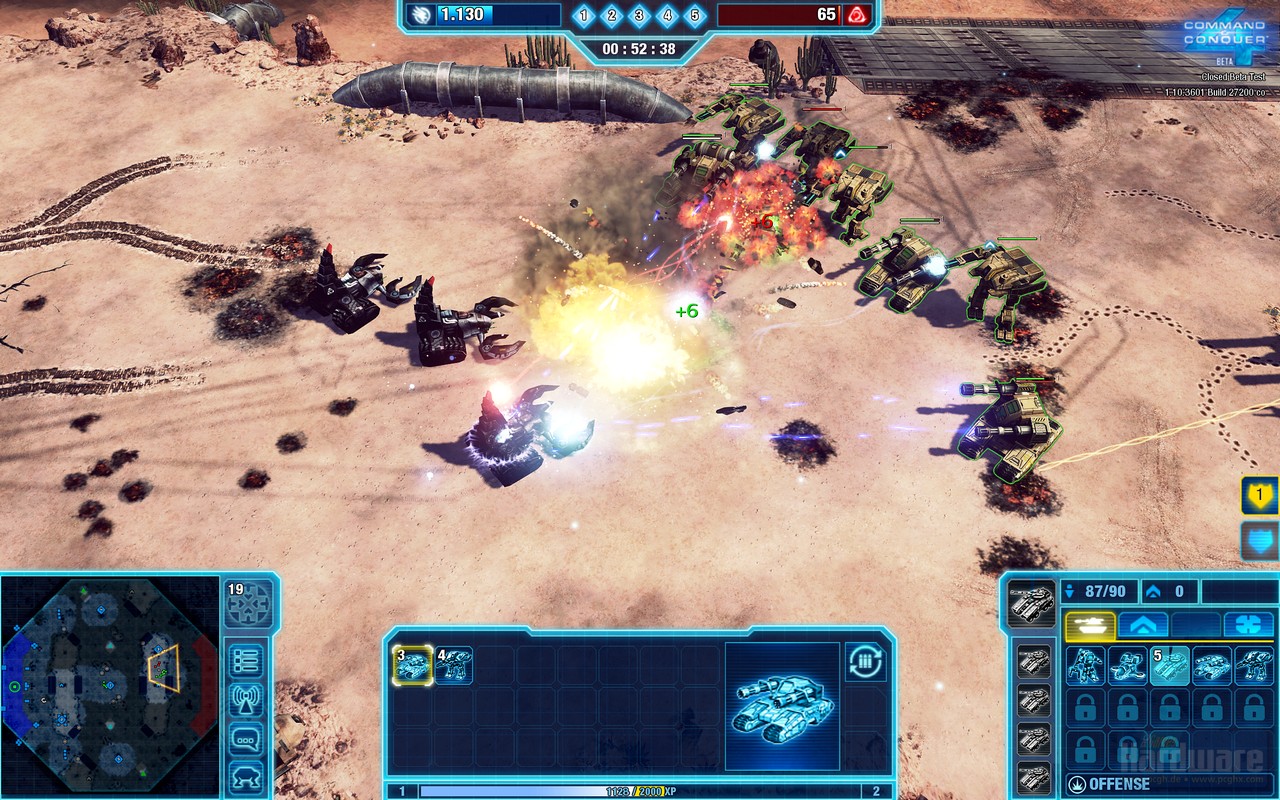
Task: Select the crawler icon beside the minimap
Action: (246, 776)
